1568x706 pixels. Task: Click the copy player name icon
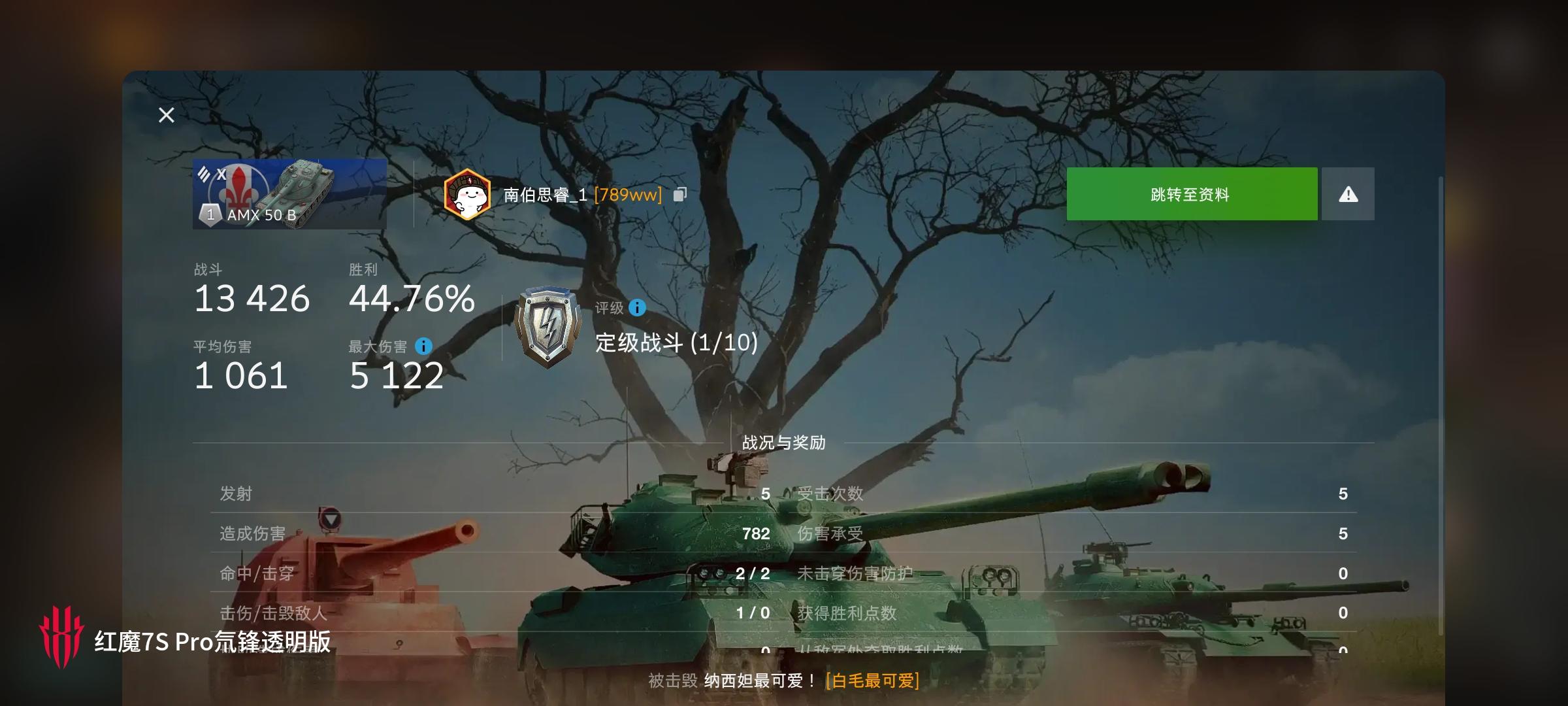tap(680, 193)
